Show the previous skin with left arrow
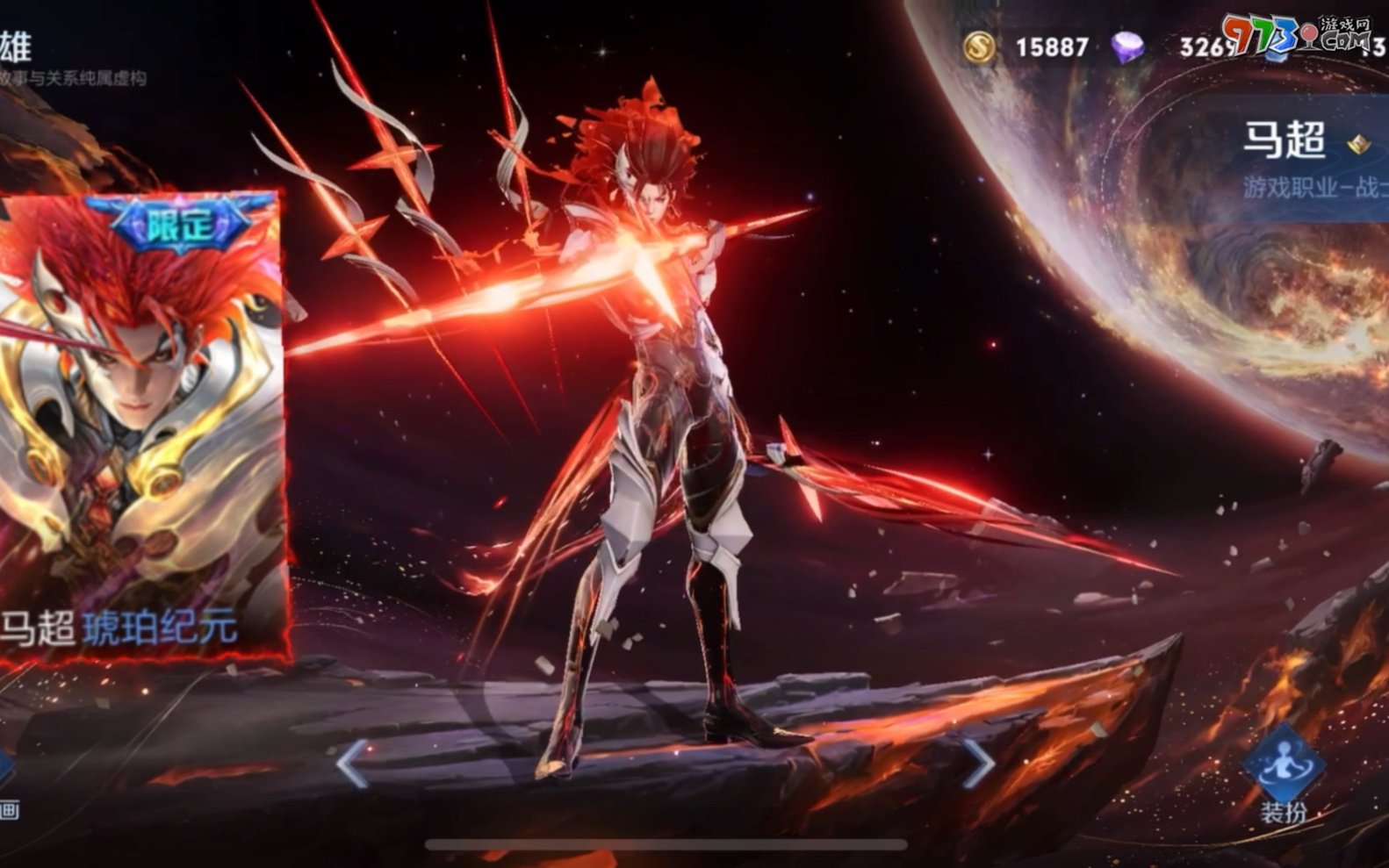The image size is (1389, 868). 353,762
